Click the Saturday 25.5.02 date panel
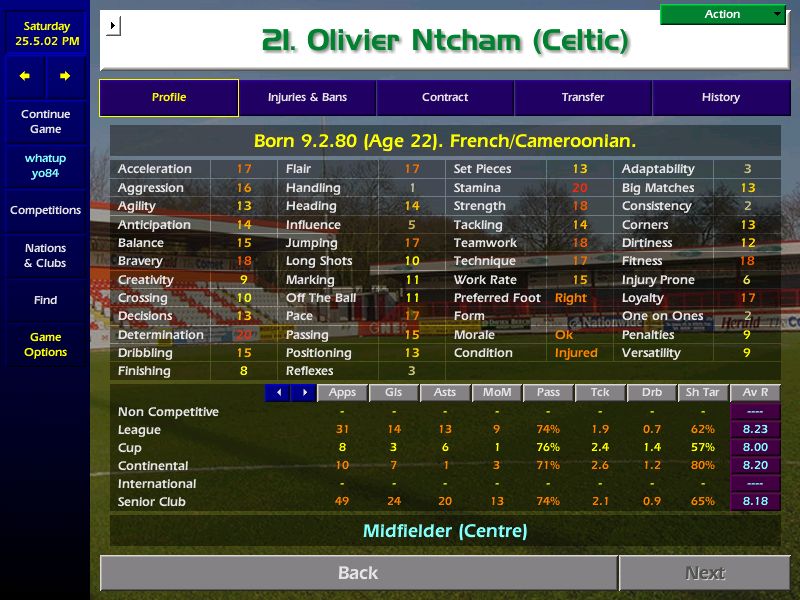This screenshot has height=600, width=800. click(x=45, y=34)
